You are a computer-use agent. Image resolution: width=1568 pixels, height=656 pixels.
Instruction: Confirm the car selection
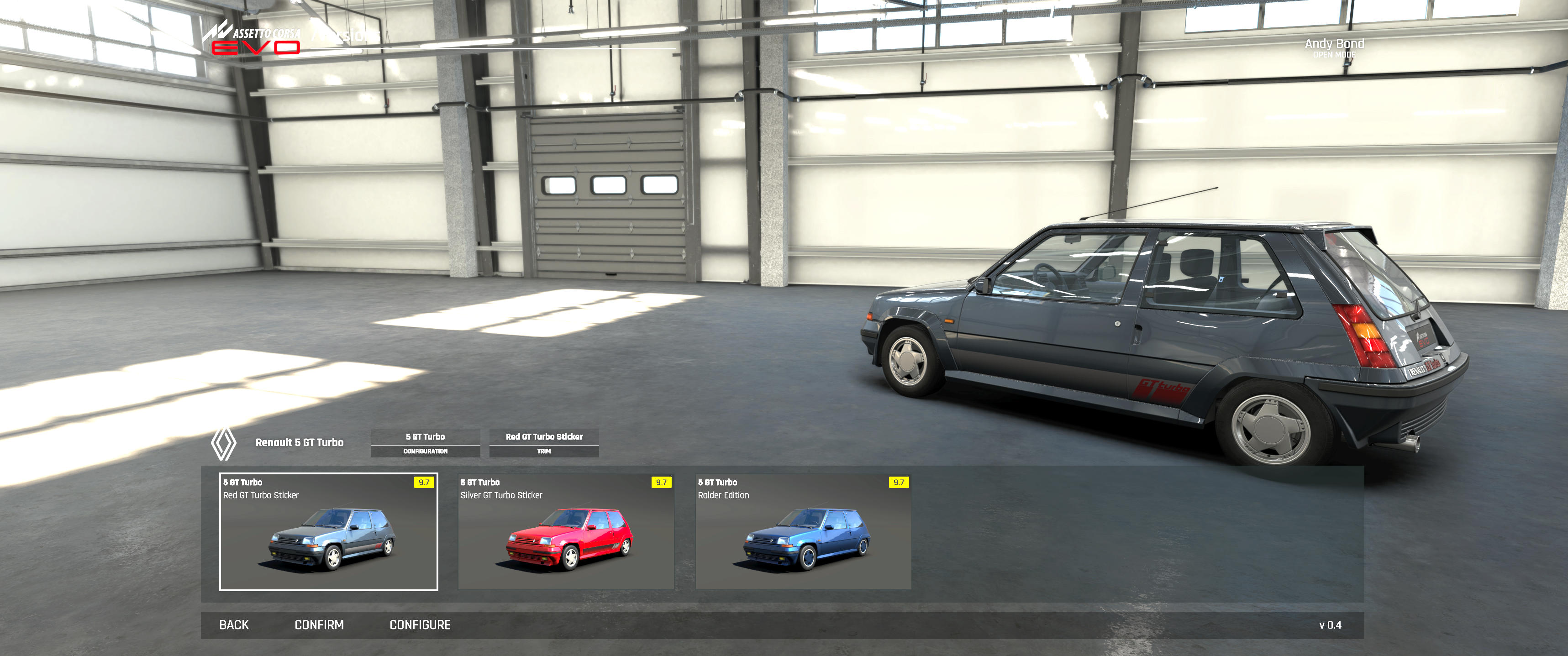(x=319, y=625)
